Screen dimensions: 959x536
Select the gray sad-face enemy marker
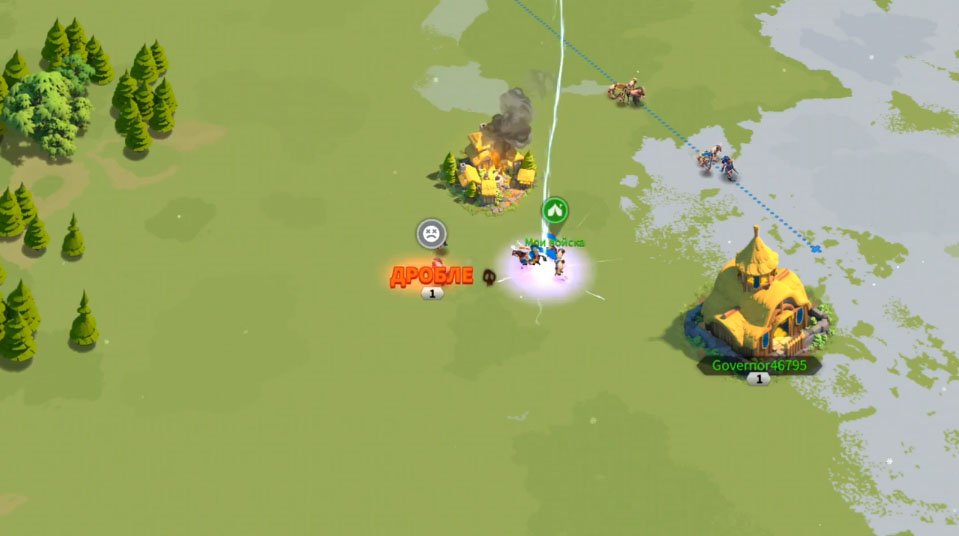[x=431, y=234]
